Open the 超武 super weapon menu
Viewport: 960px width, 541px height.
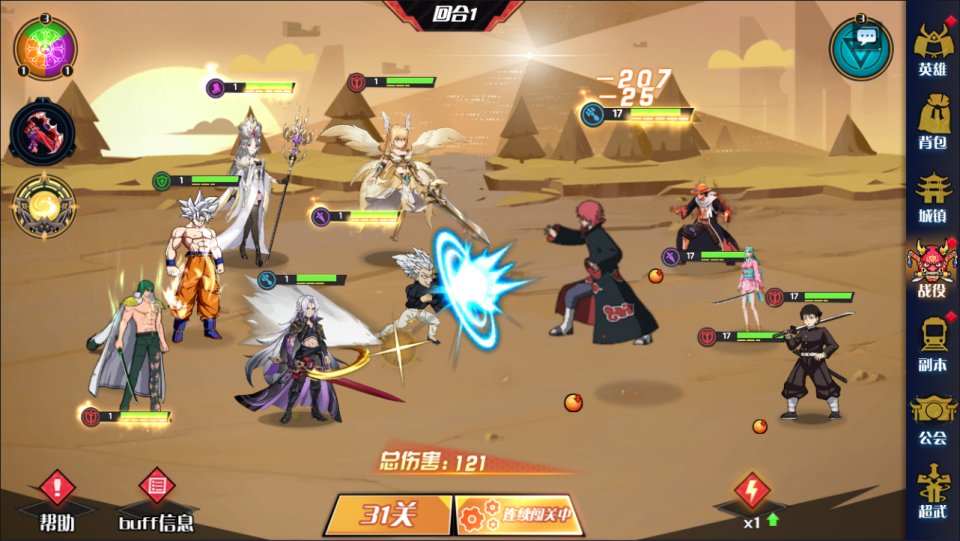click(932, 491)
